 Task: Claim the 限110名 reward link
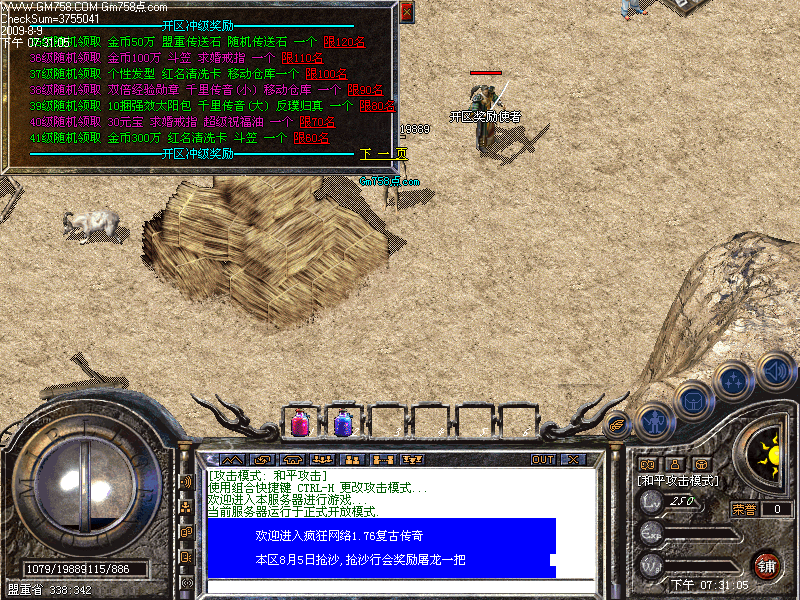click(316, 58)
